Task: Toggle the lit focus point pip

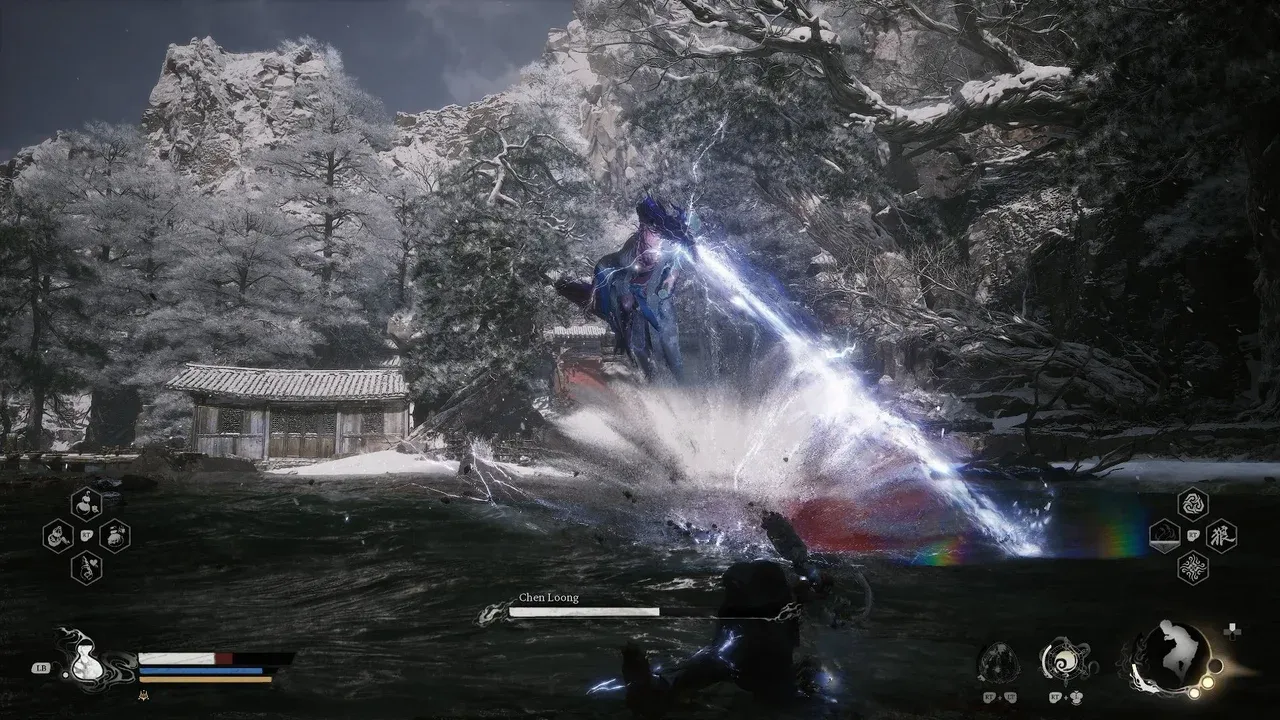Action: click(1207, 682)
